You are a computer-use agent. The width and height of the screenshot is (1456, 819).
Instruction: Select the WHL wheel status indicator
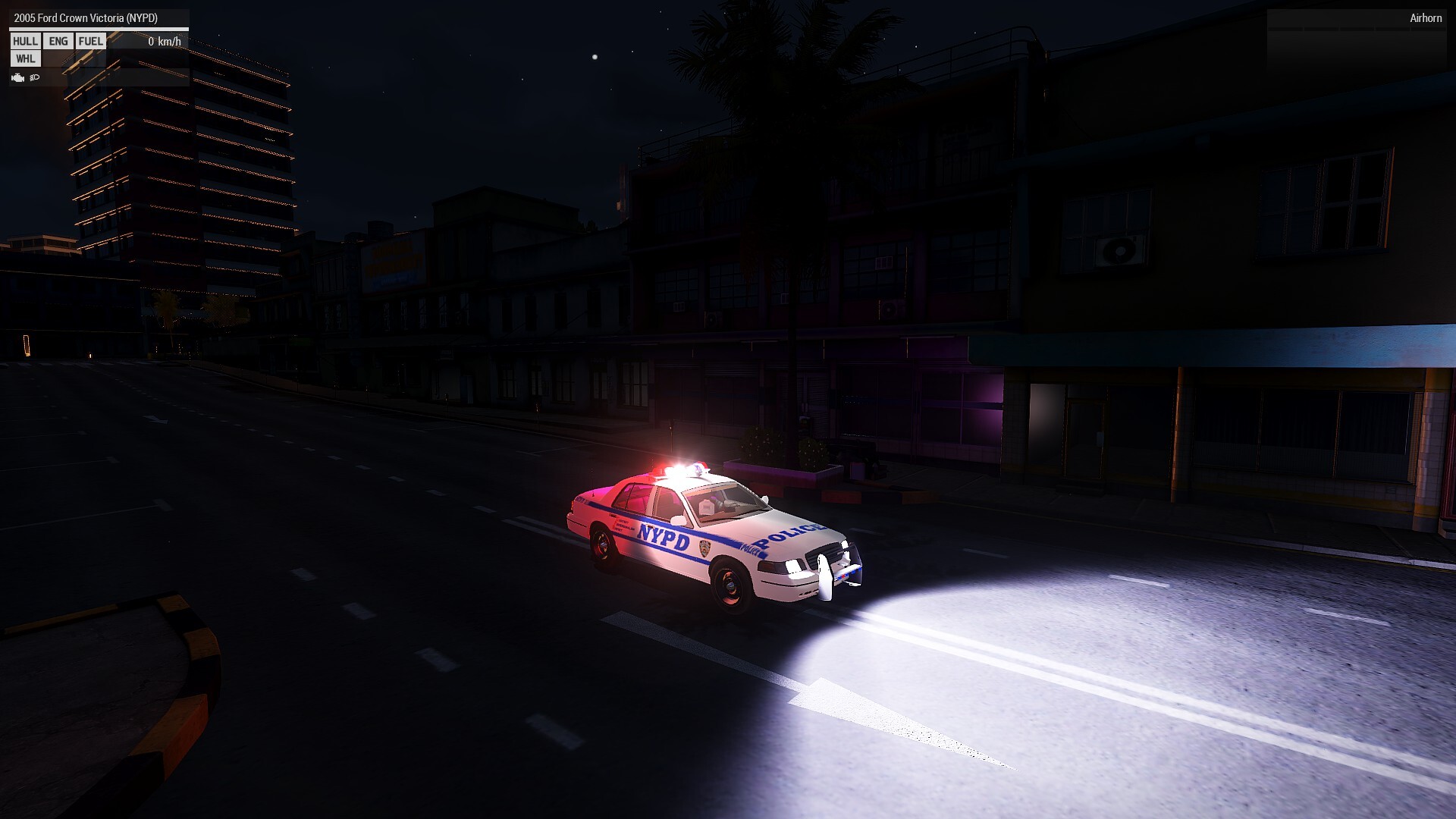pos(25,59)
